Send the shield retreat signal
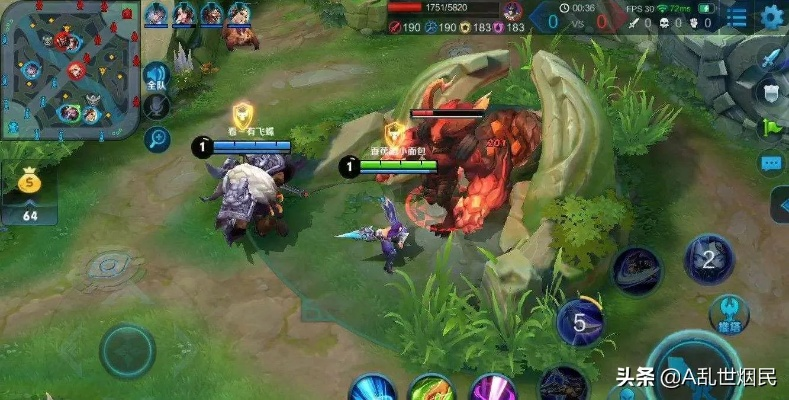The width and height of the screenshot is (789, 400). (769, 93)
